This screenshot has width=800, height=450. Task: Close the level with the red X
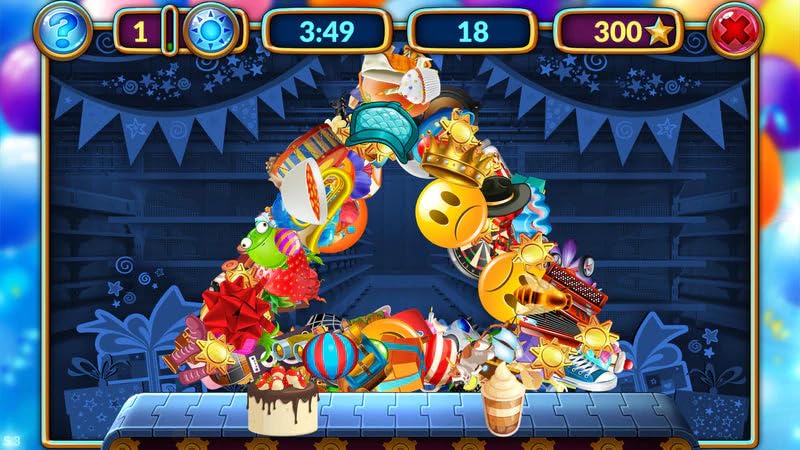(x=736, y=31)
